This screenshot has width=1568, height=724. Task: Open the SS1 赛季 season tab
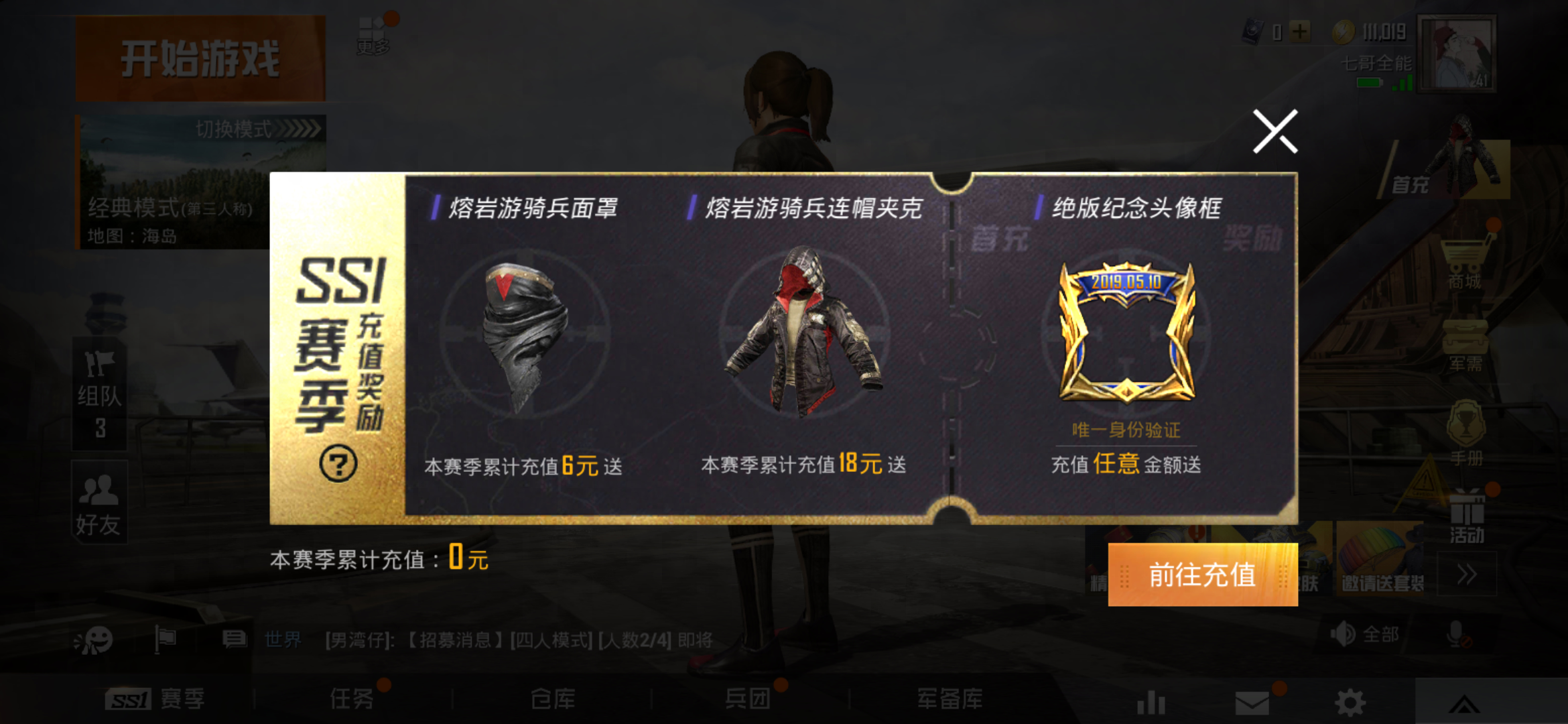155,700
